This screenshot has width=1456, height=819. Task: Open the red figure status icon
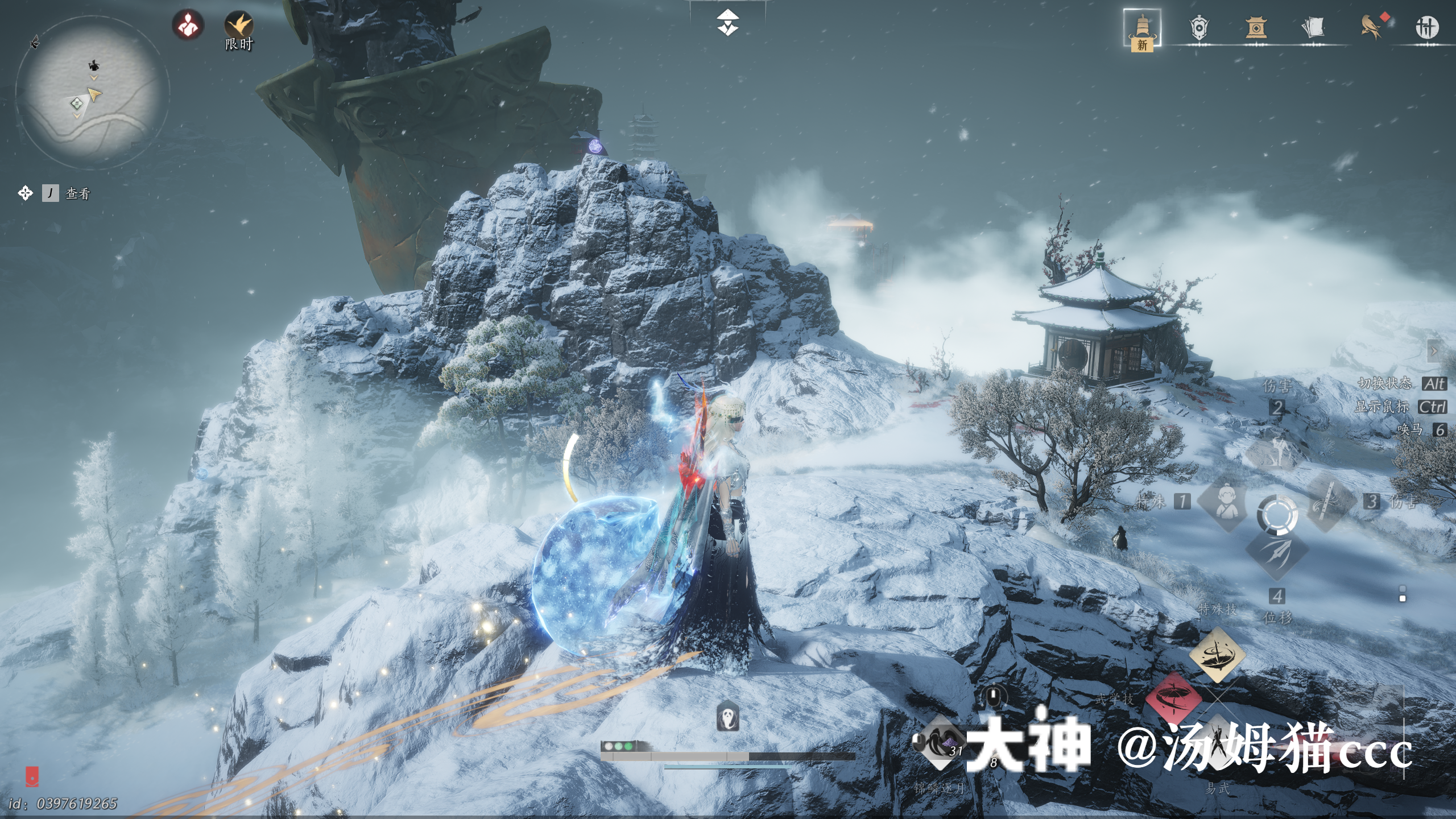pos(188,25)
